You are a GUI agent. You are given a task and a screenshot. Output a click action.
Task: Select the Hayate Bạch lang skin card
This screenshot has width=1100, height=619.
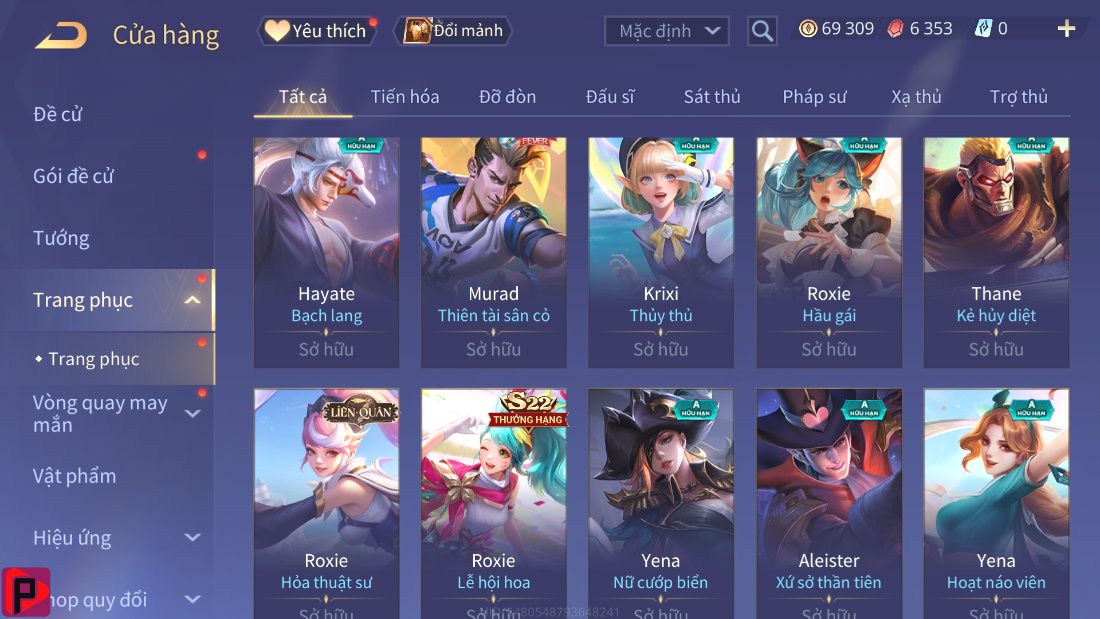326,252
